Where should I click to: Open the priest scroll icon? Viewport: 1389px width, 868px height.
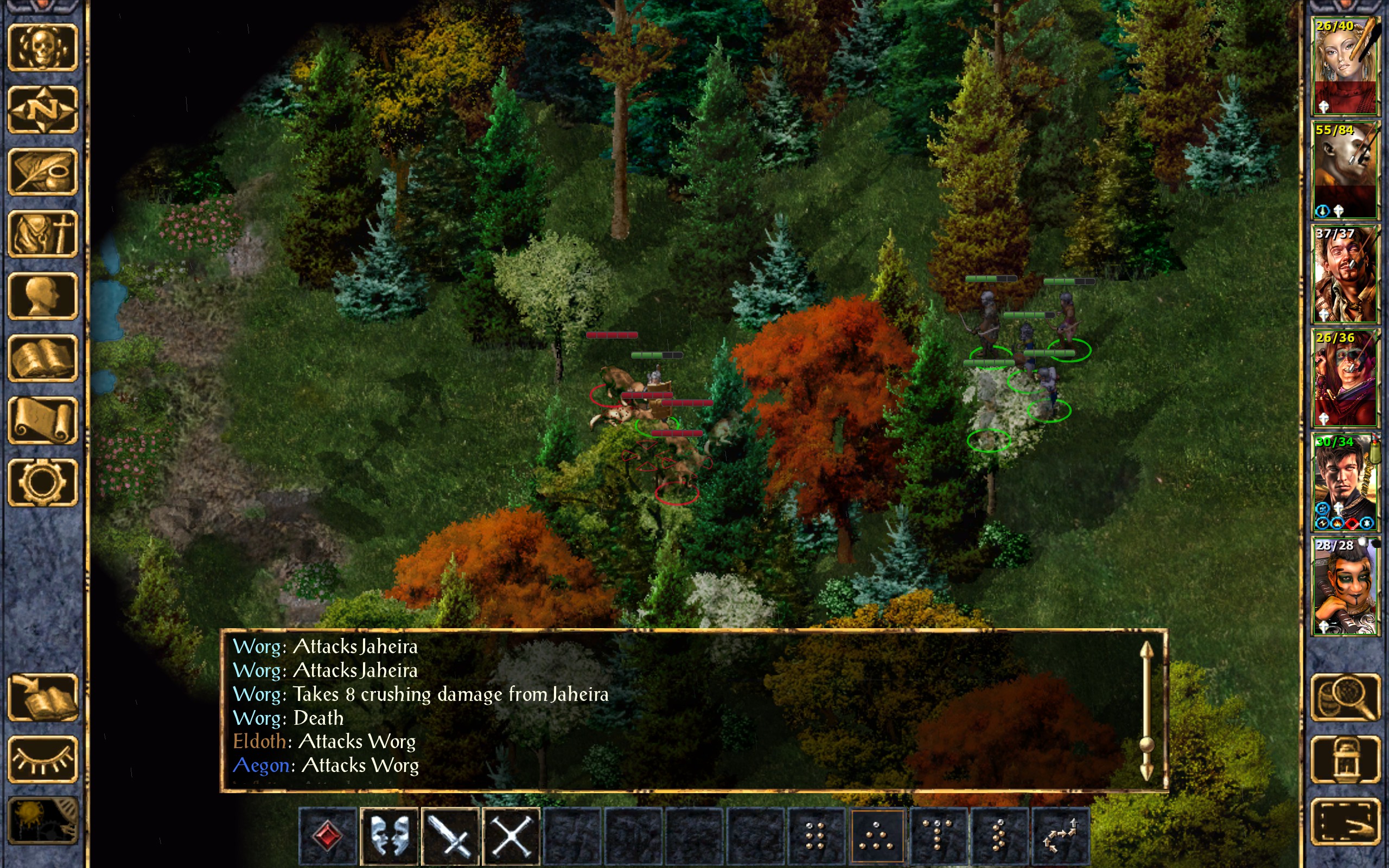[42, 420]
